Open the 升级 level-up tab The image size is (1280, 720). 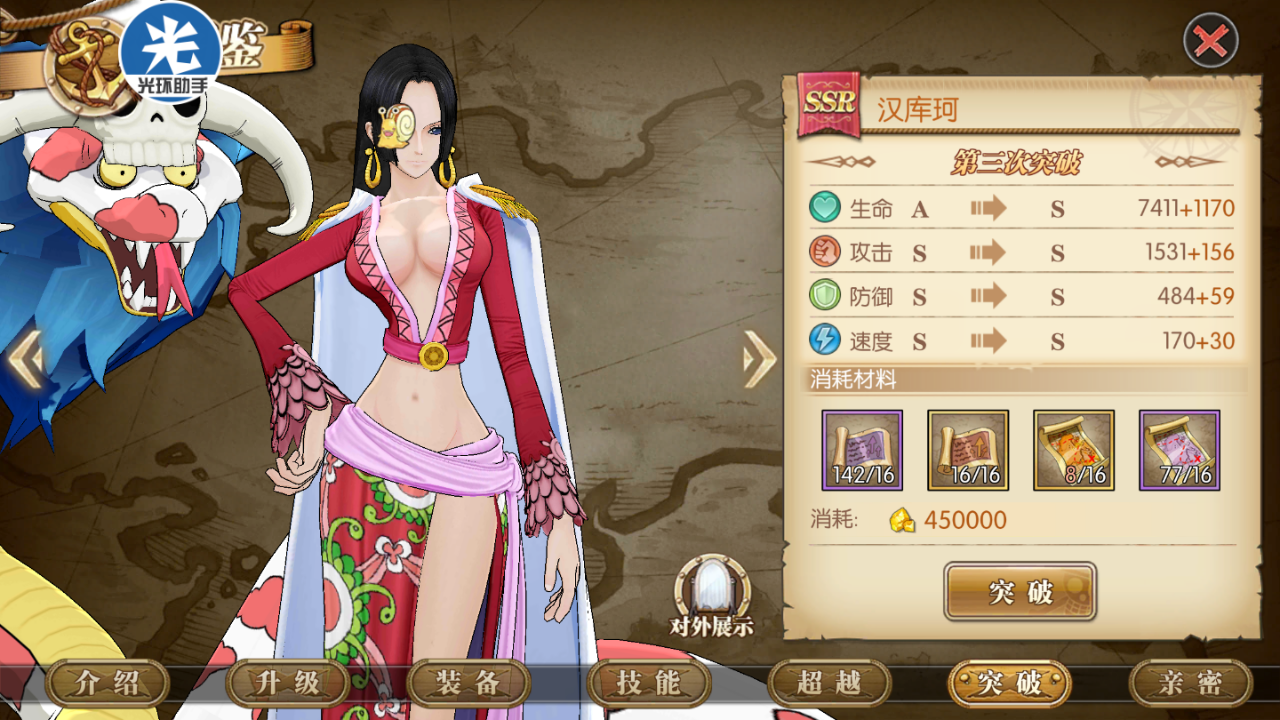(287, 684)
